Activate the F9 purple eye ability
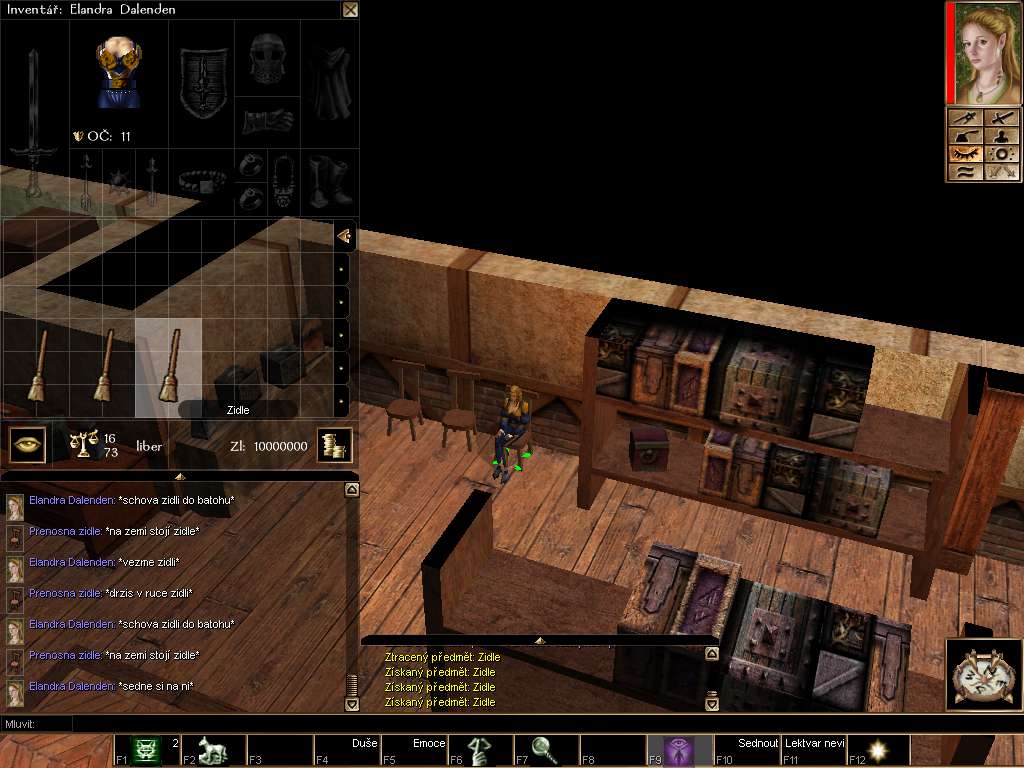Viewport: 1024px width, 768px height. point(680,750)
